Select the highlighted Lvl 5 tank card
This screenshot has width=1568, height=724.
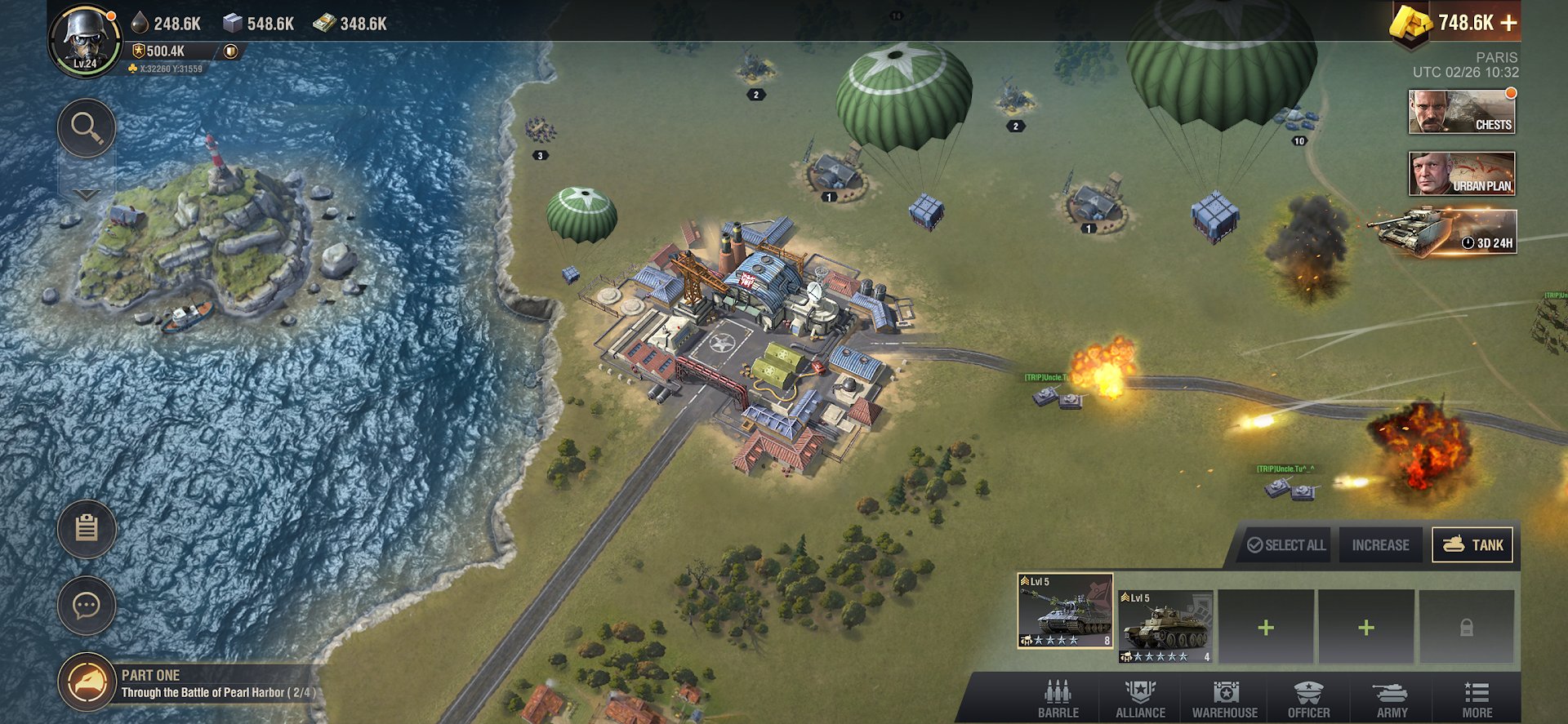(1065, 611)
